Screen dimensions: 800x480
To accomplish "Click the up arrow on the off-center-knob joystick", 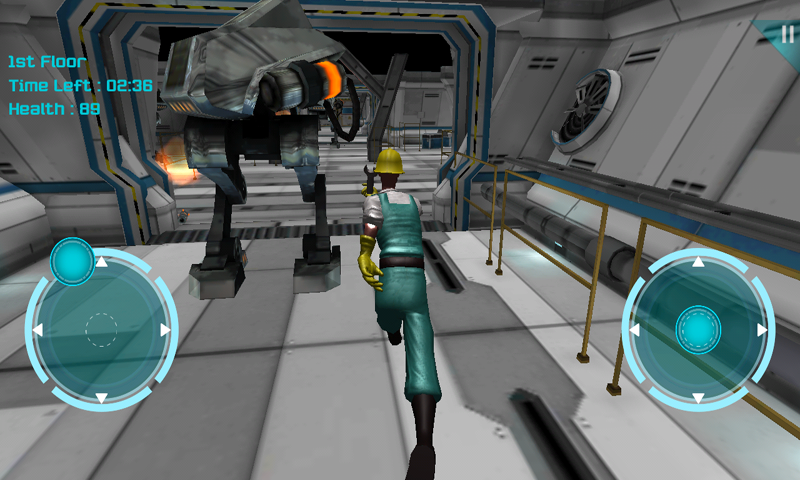I will click(101, 262).
